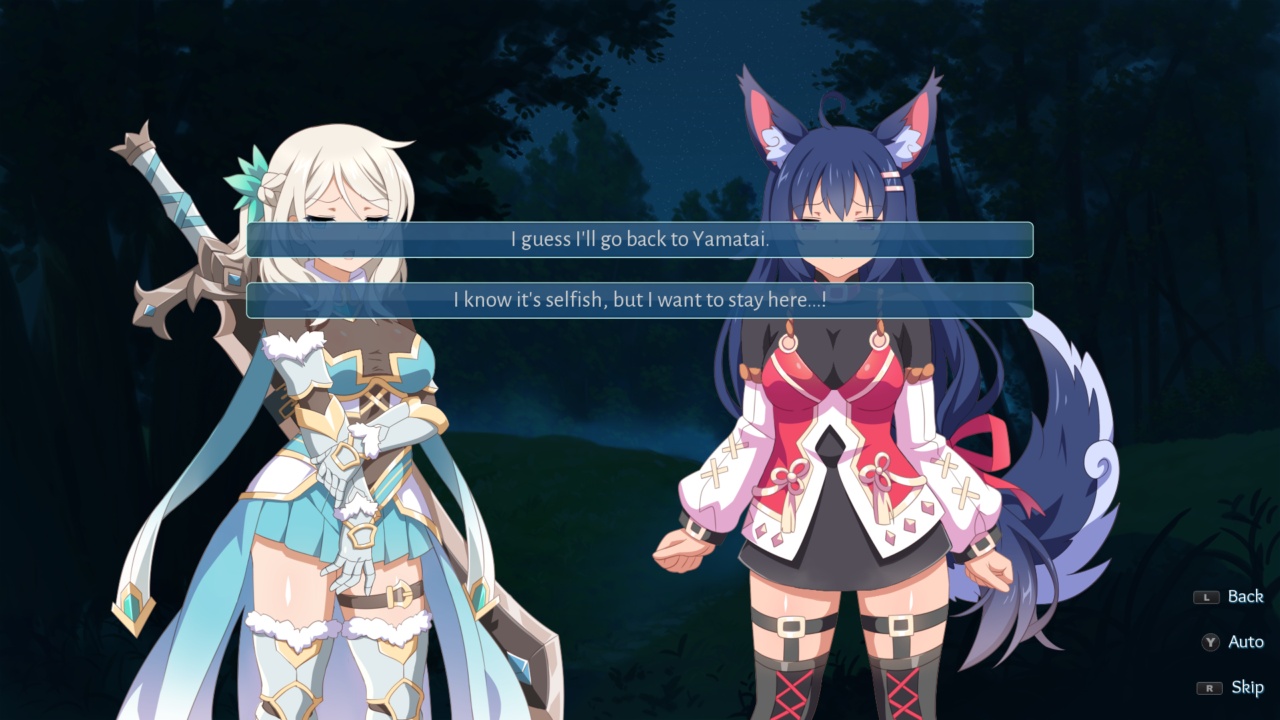Click the R shoulder button icon next to Skip
This screenshot has height=720, width=1280.
(x=1211, y=687)
